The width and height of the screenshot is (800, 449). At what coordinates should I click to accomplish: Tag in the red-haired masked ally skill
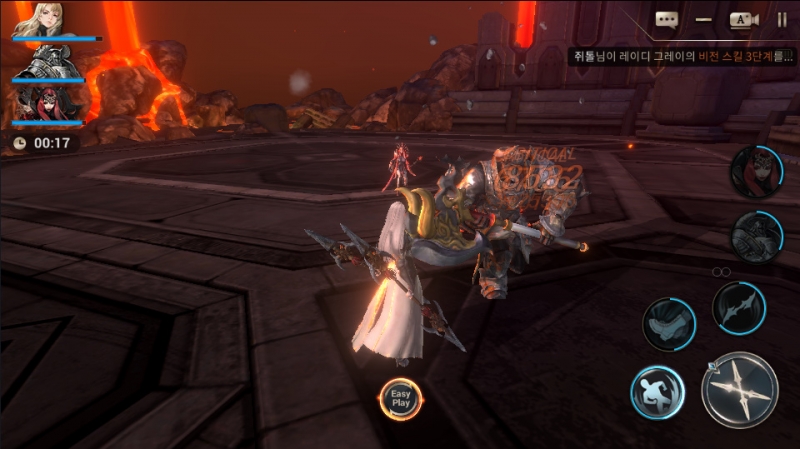click(755, 171)
